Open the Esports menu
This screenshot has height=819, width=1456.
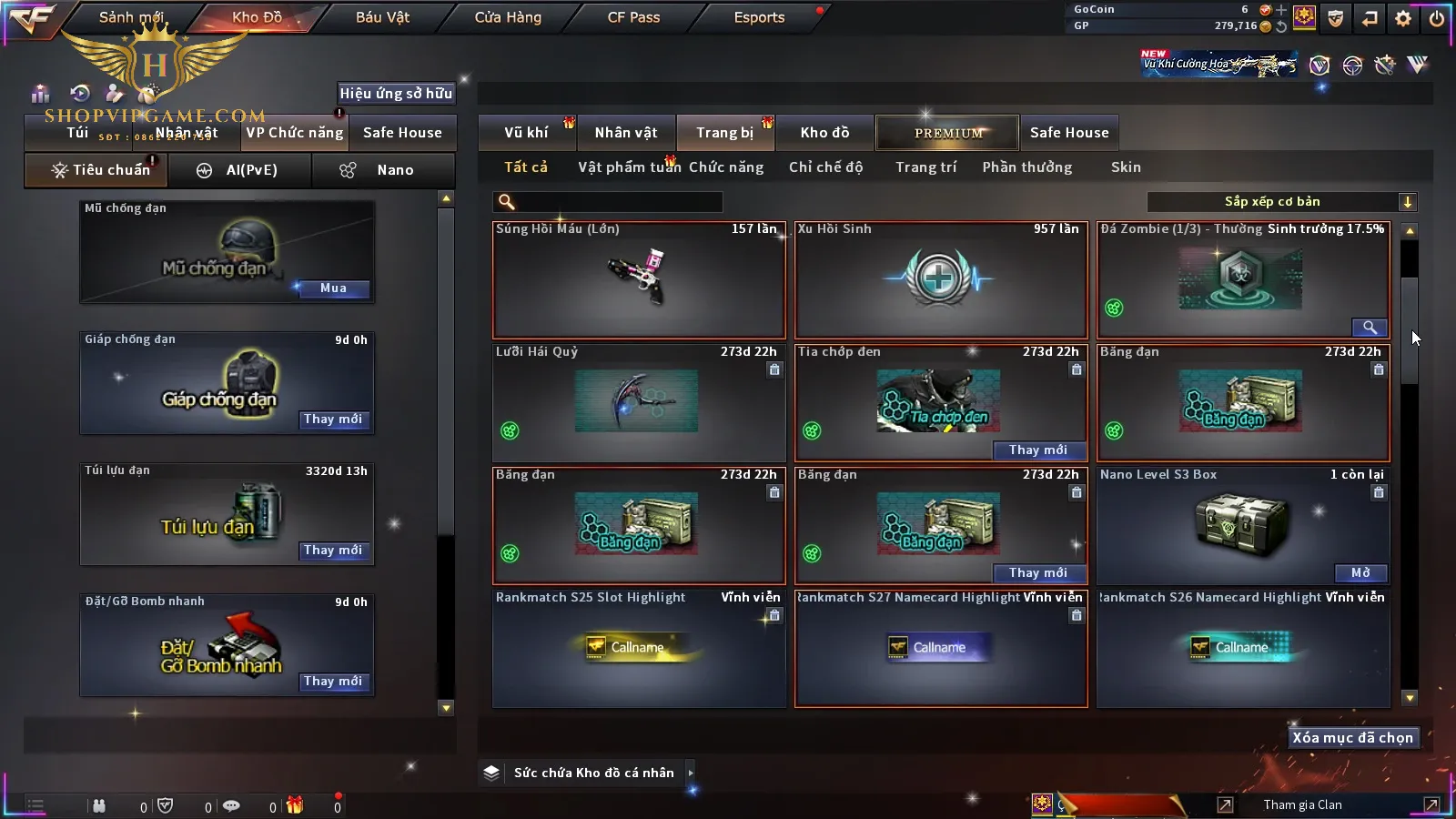tap(759, 17)
